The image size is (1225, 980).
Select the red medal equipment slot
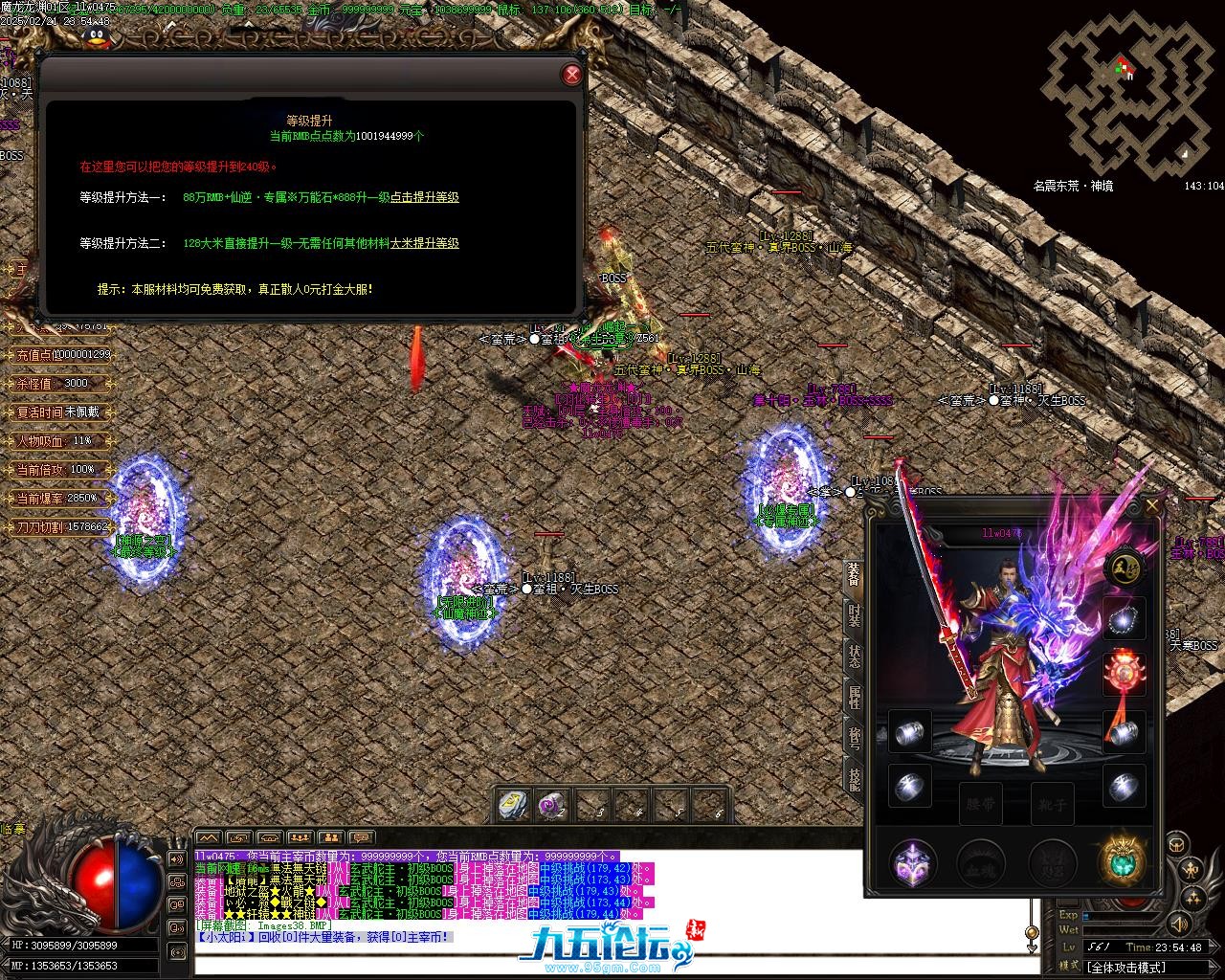[x=1124, y=675]
